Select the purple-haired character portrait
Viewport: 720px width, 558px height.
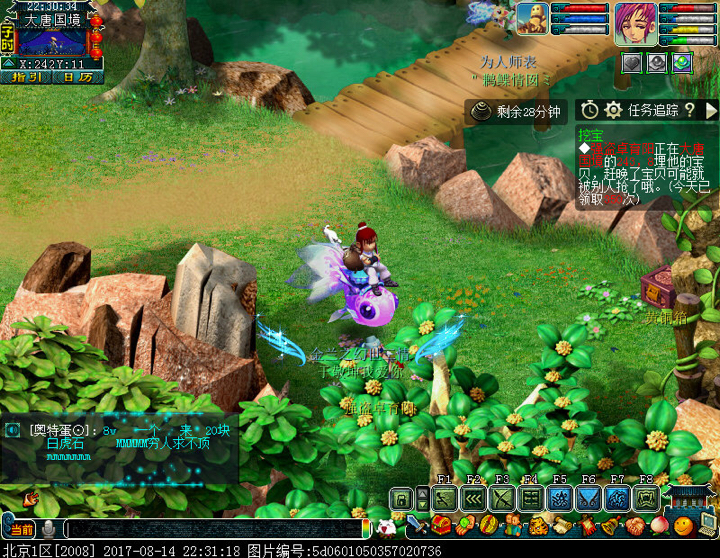635,20
